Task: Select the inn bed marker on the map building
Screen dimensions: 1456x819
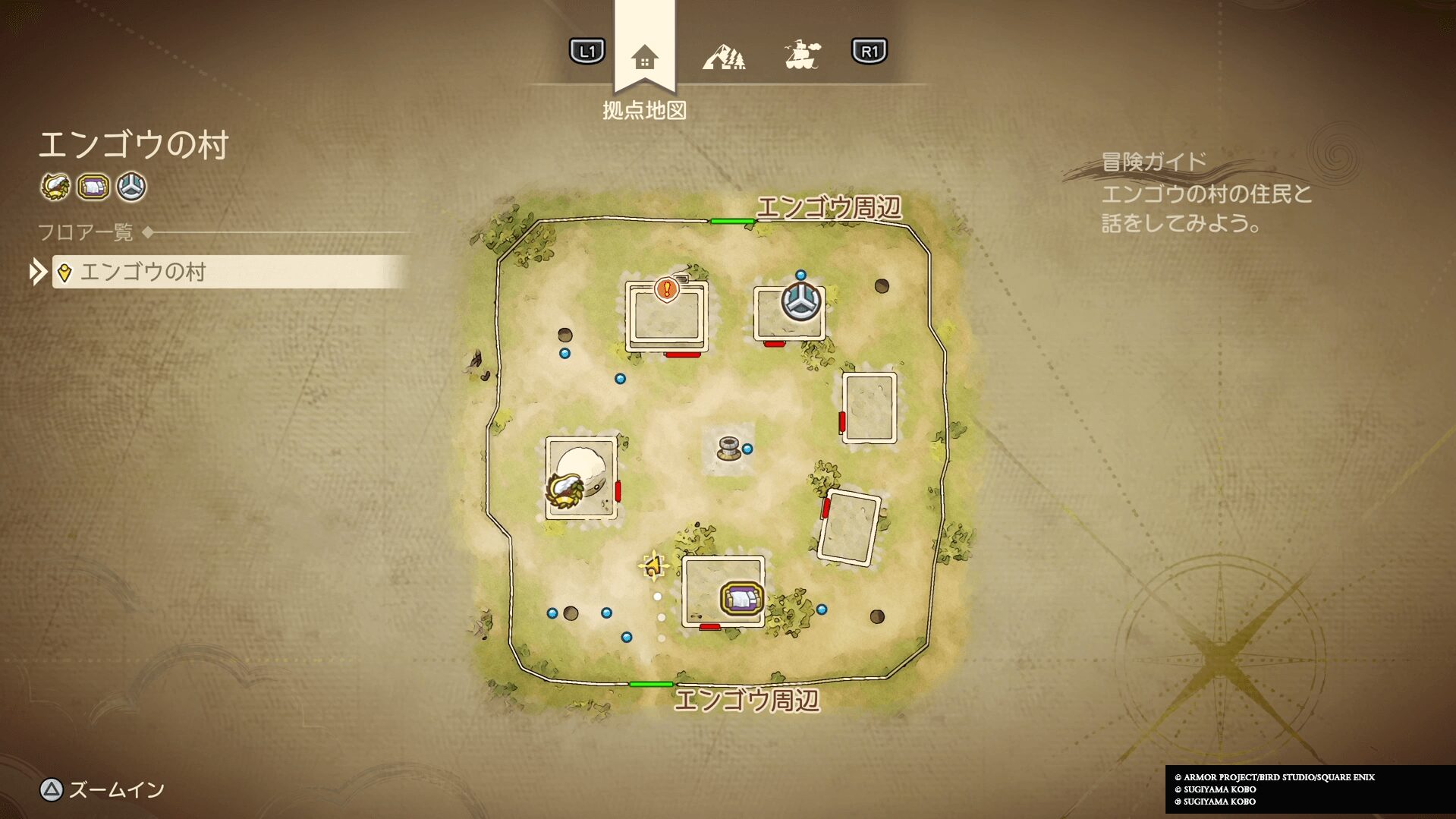Action: tap(741, 599)
